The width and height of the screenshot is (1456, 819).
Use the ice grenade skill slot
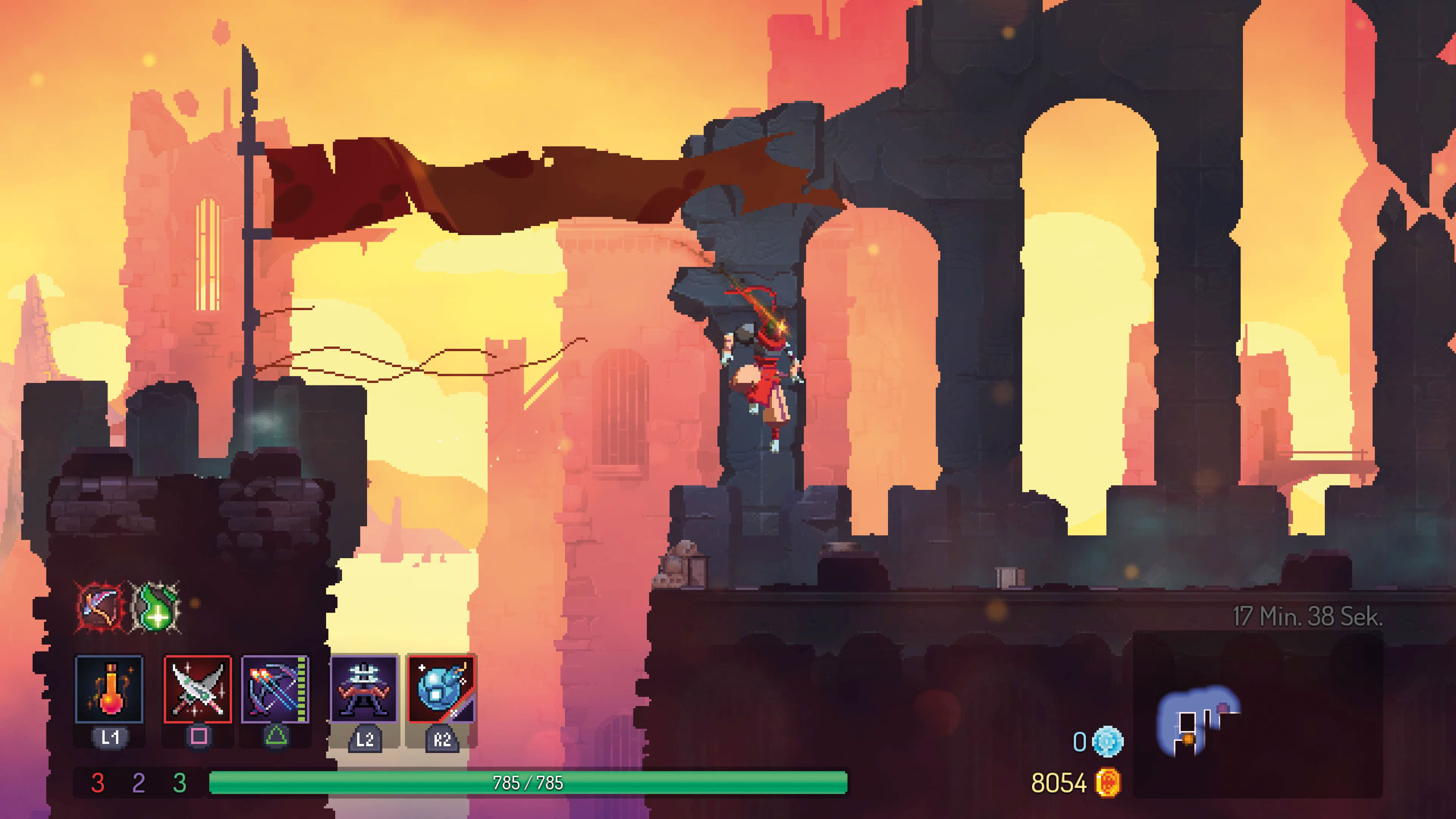pyautogui.click(x=441, y=689)
